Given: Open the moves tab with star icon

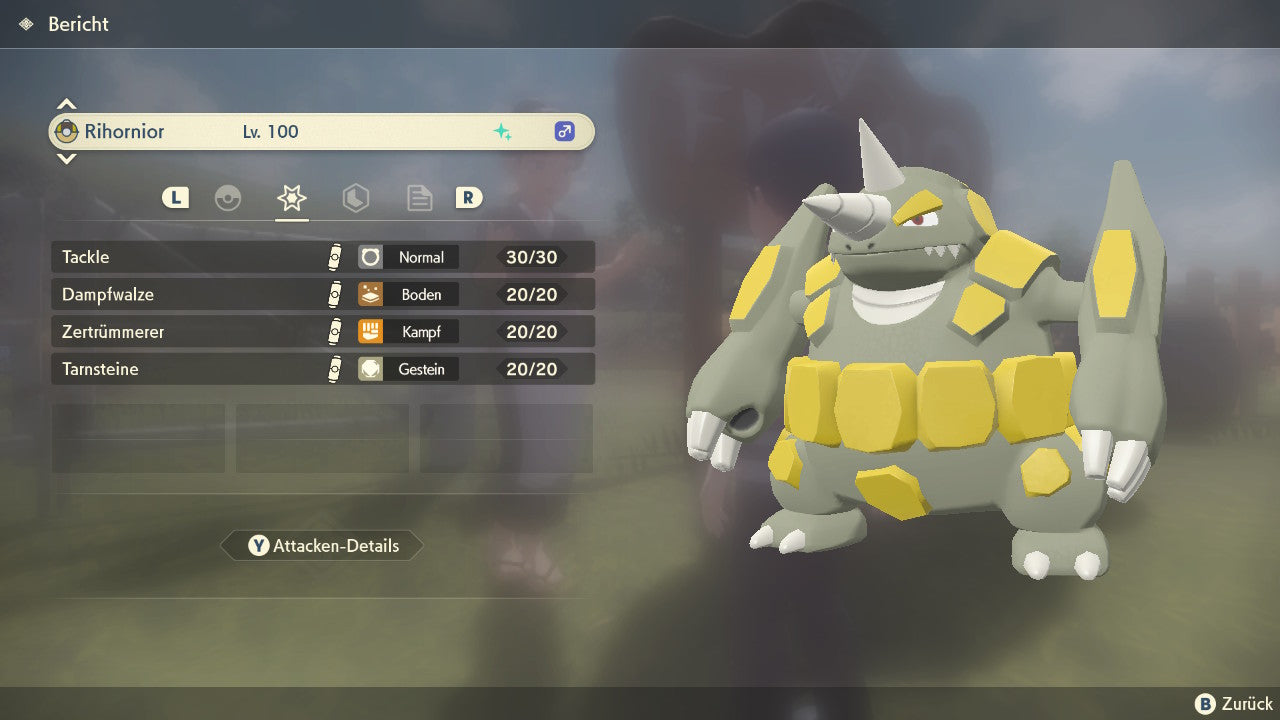Looking at the screenshot, I should 291,198.
